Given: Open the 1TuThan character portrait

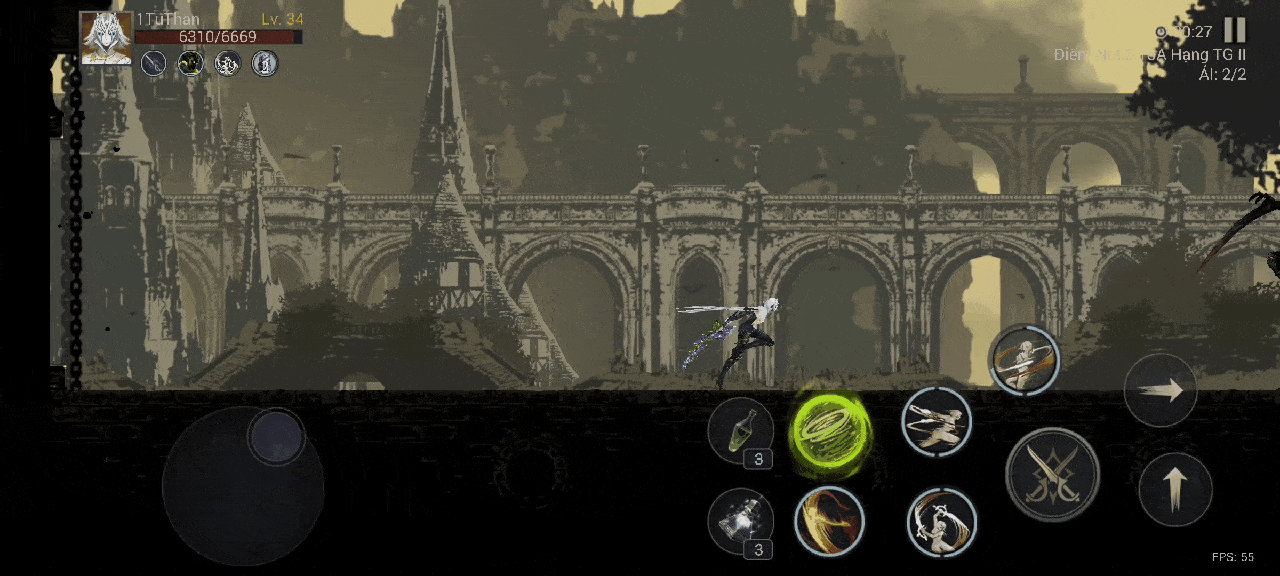Looking at the screenshot, I should click(x=105, y=38).
